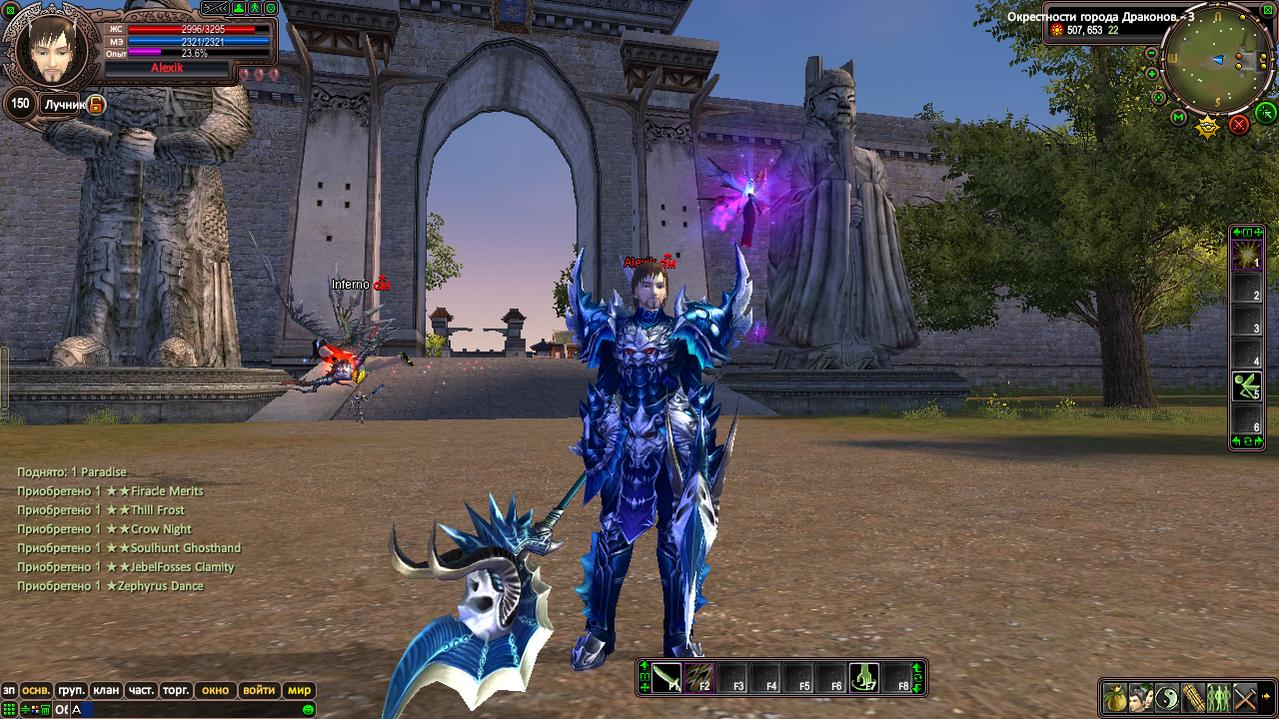
Task: Click the red crossed-swords button near minimap
Action: (x=1239, y=124)
